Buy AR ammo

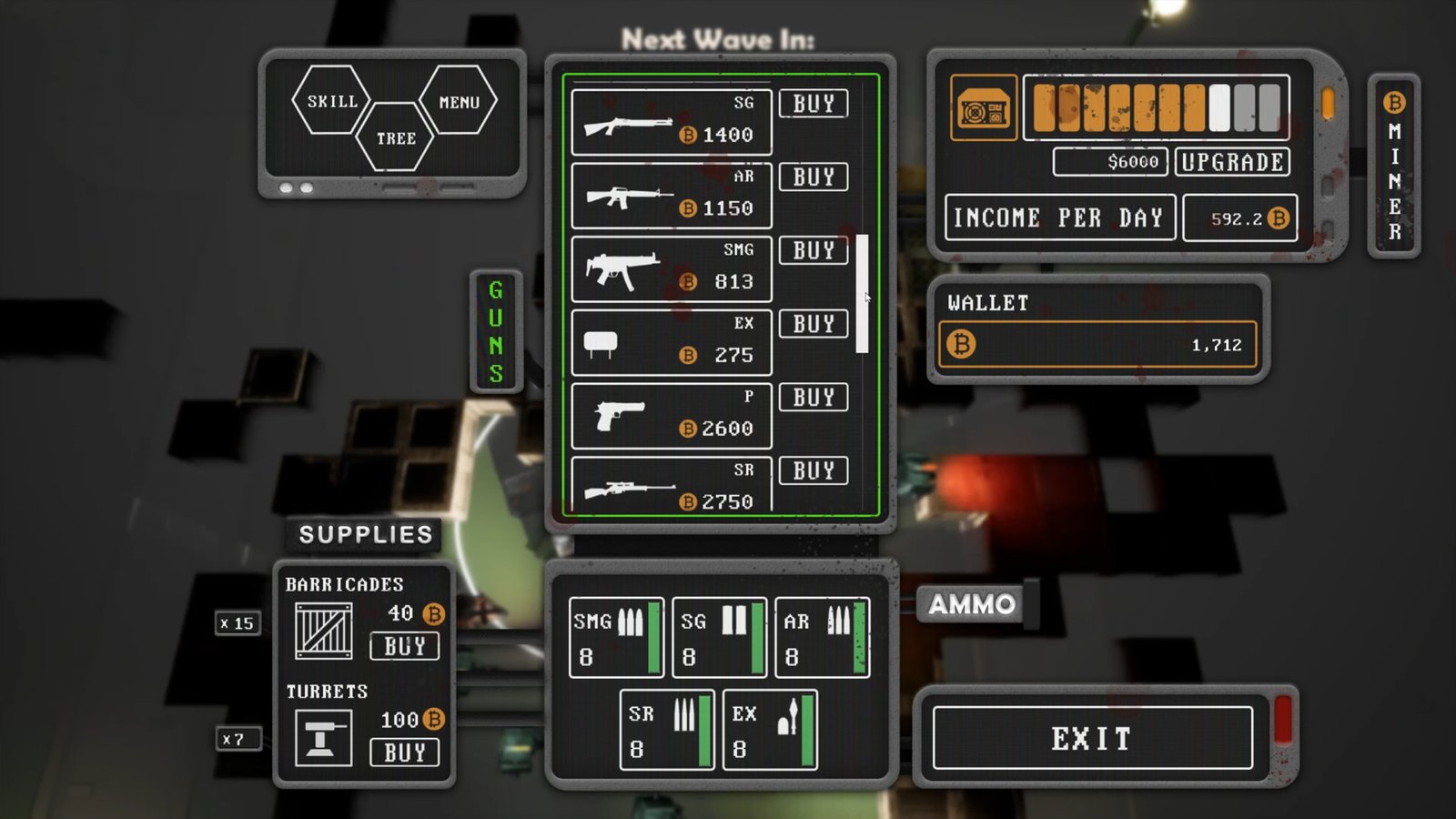(822, 637)
